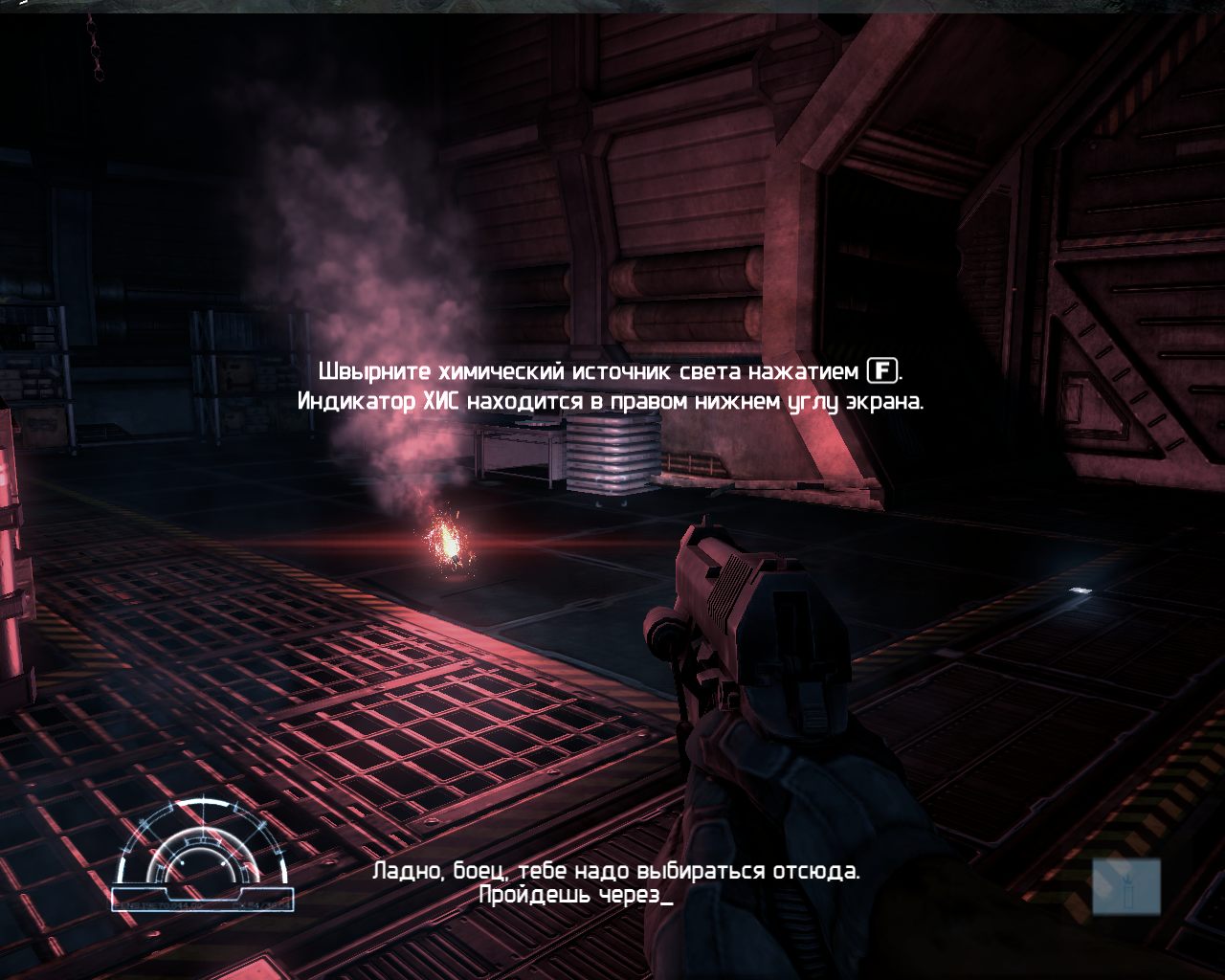Viewport: 1225px width, 980px height.
Task: Select the flare indicator icon
Action: click(x=1126, y=886)
